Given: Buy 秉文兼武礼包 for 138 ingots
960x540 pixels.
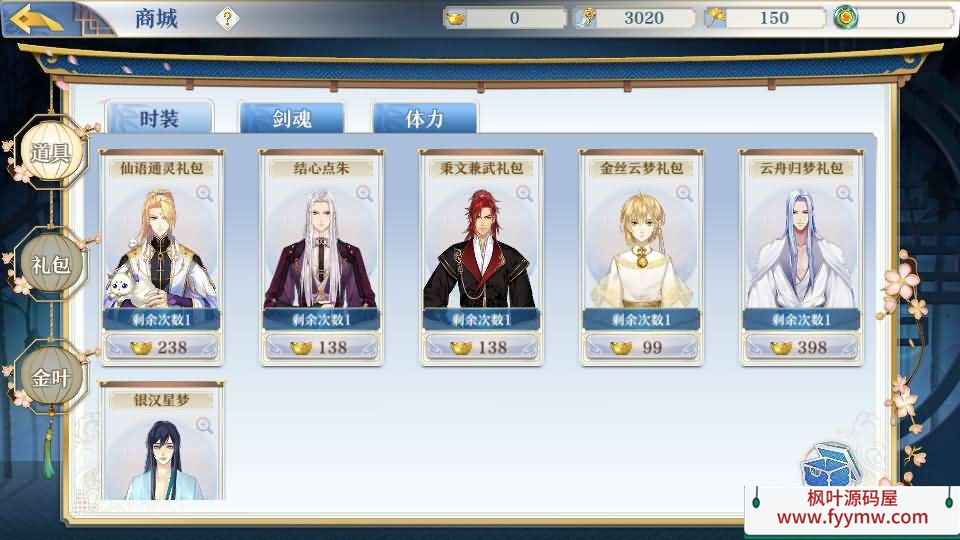Looking at the screenshot, I should [x=480, y=348].
